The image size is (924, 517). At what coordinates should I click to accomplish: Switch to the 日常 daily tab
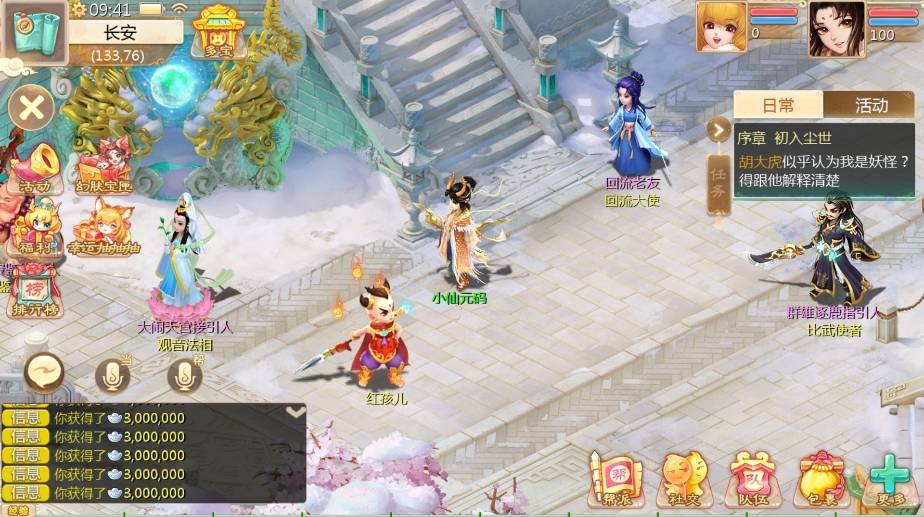click(x=778, y=104)
